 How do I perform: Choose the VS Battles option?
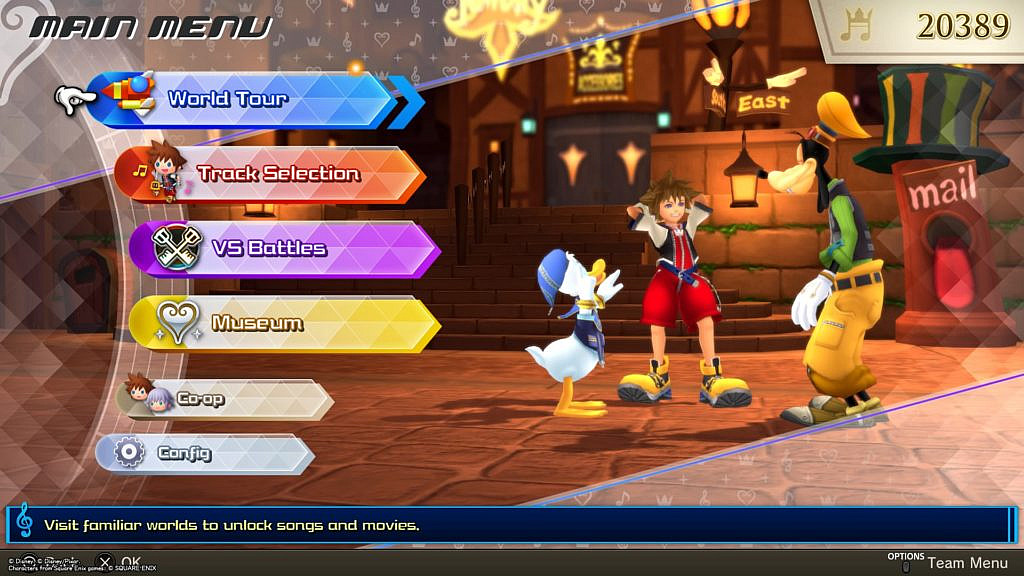point(285,248)
